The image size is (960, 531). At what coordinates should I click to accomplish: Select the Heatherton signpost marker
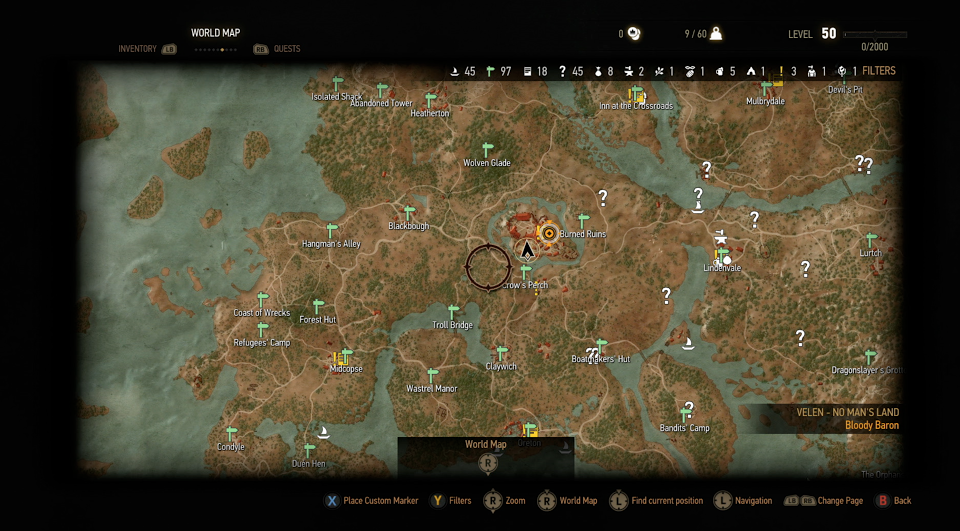click(430, 101)
